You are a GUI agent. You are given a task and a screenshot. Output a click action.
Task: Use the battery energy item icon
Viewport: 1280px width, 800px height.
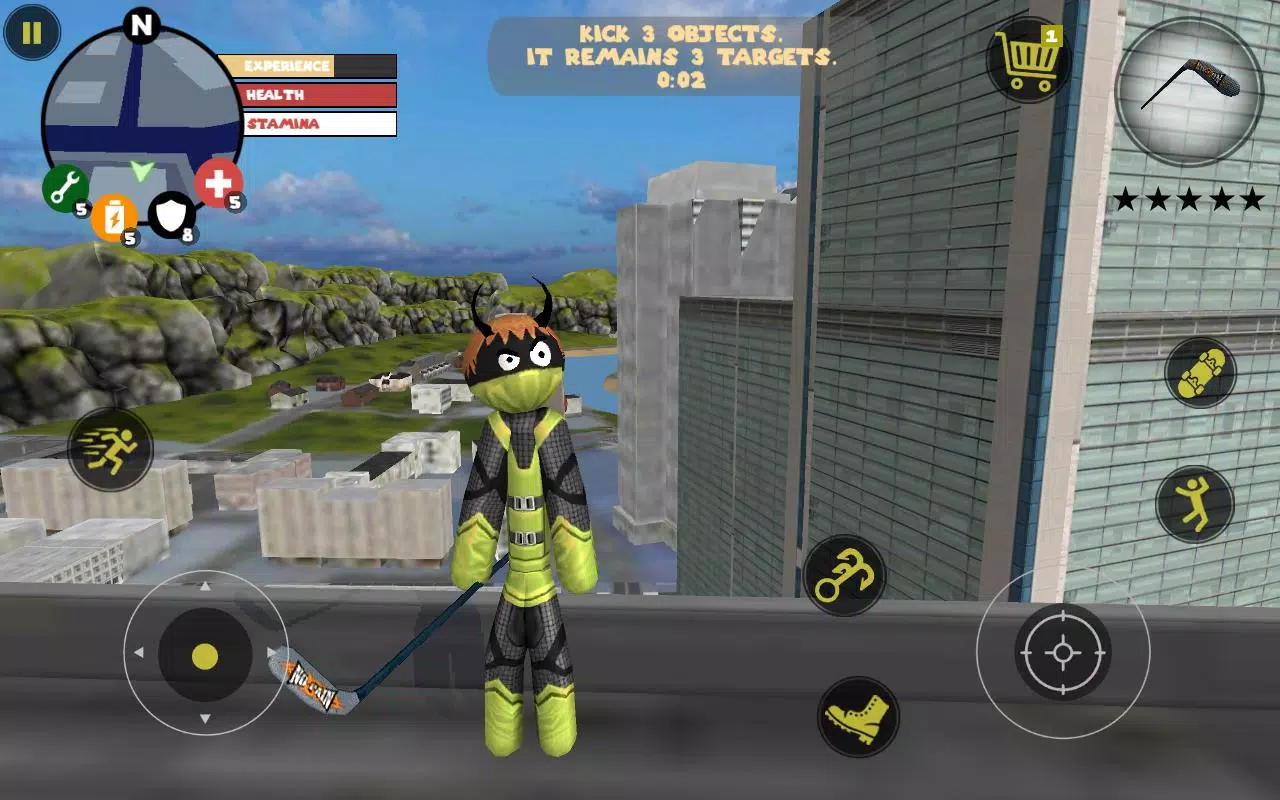click(114, 220)
